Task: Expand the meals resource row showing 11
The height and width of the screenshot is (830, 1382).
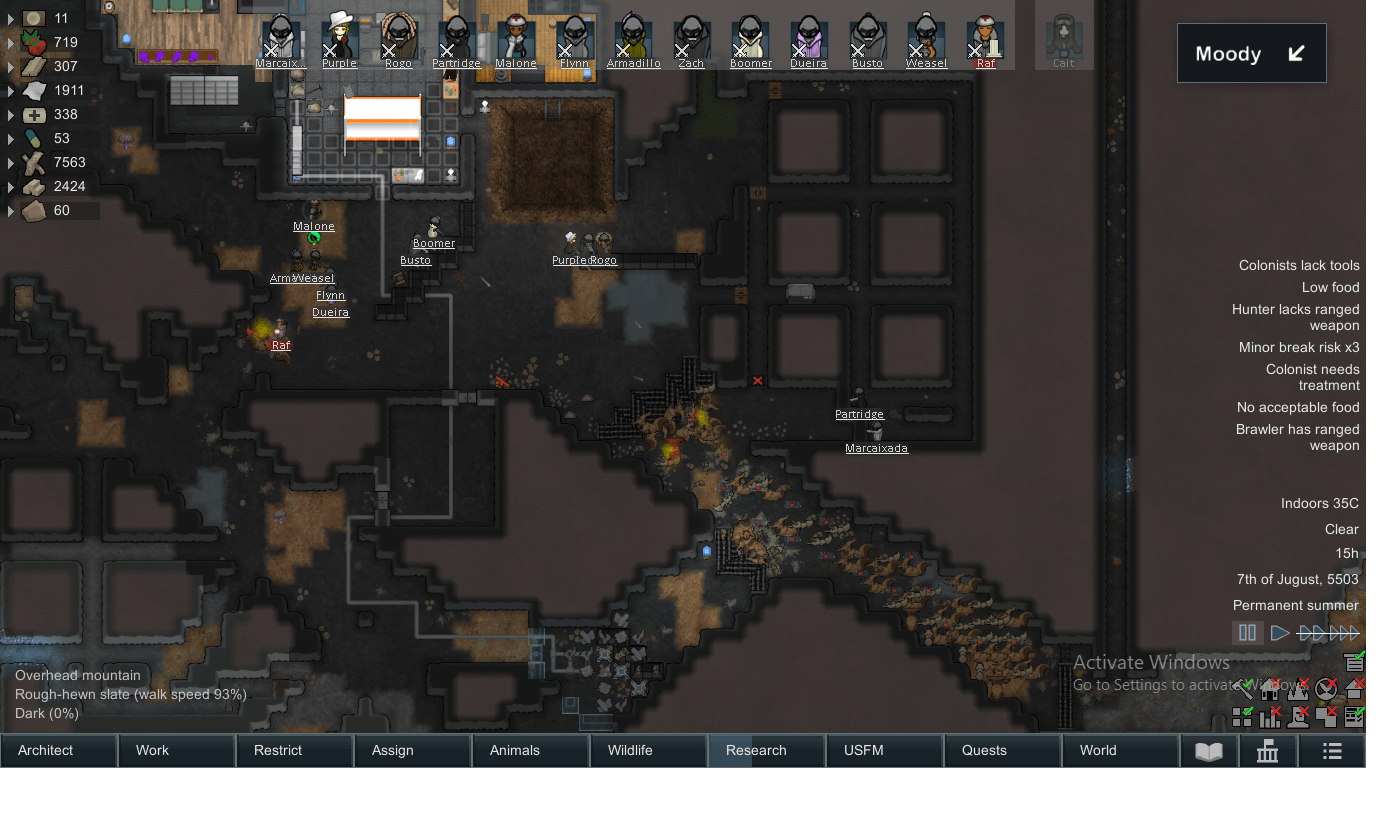Action: click(10, 18)
